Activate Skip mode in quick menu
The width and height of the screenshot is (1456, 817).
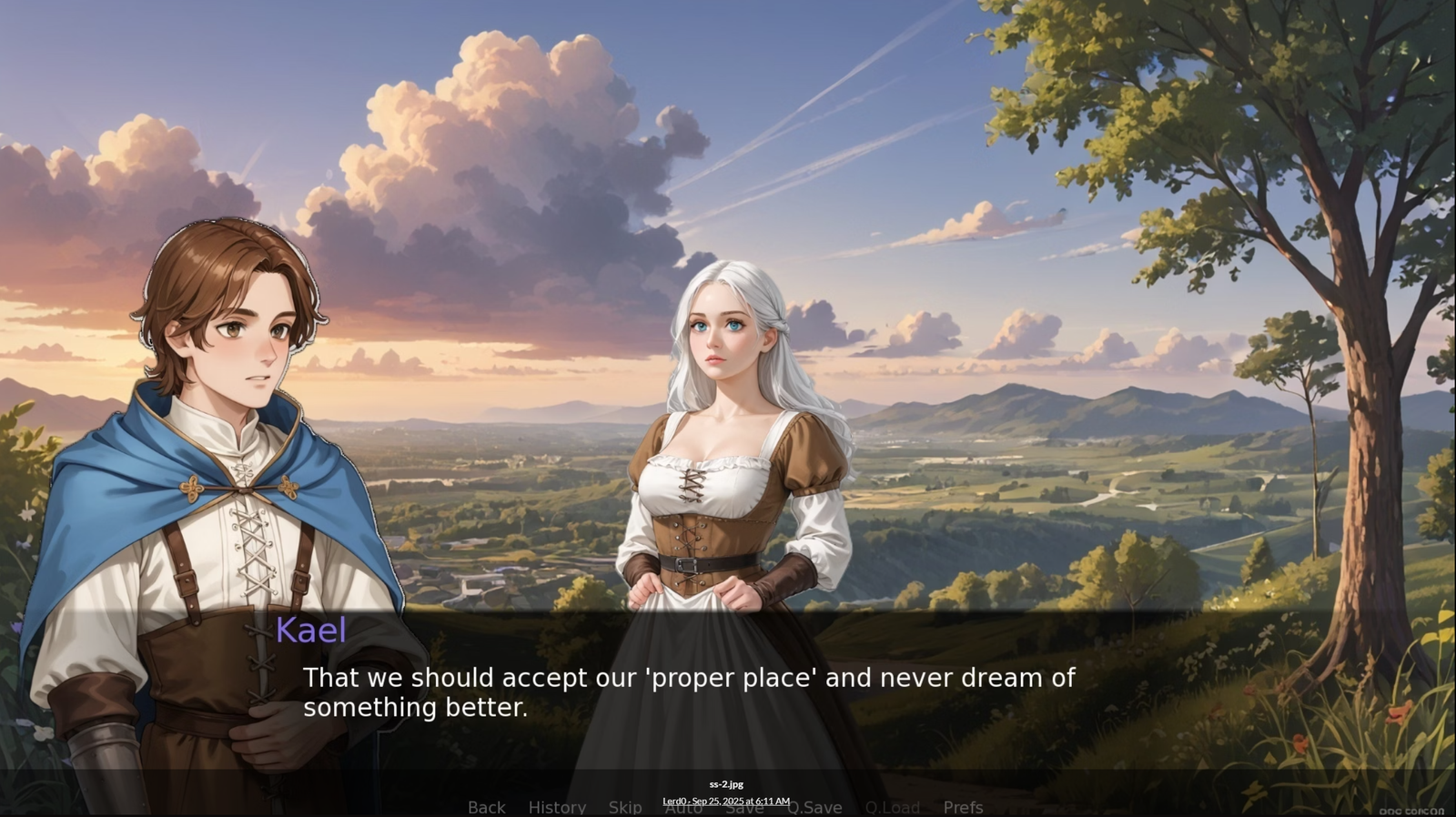coord(625,807)
